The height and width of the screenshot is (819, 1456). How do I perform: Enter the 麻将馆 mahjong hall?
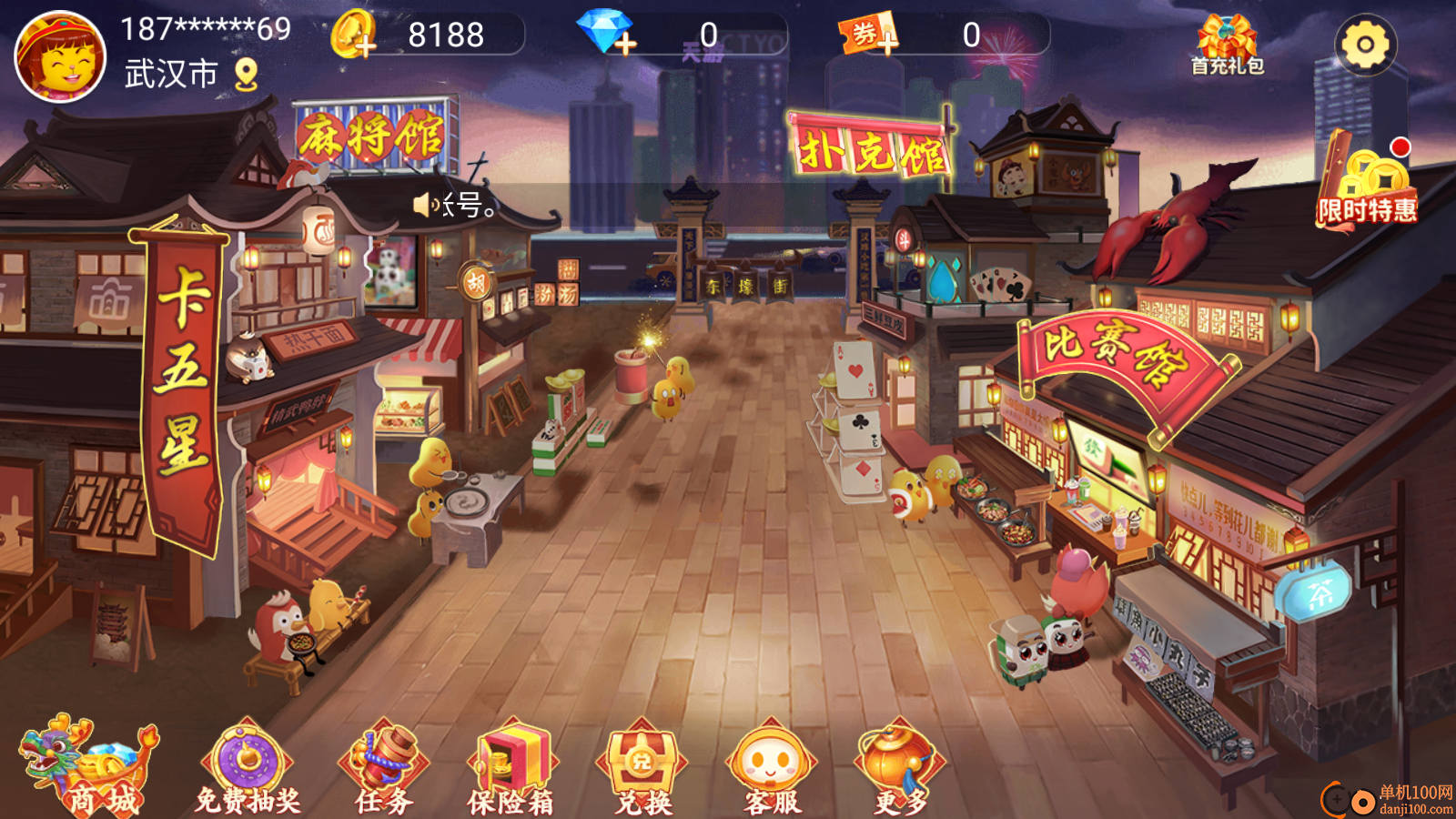(x=373, y=138)
